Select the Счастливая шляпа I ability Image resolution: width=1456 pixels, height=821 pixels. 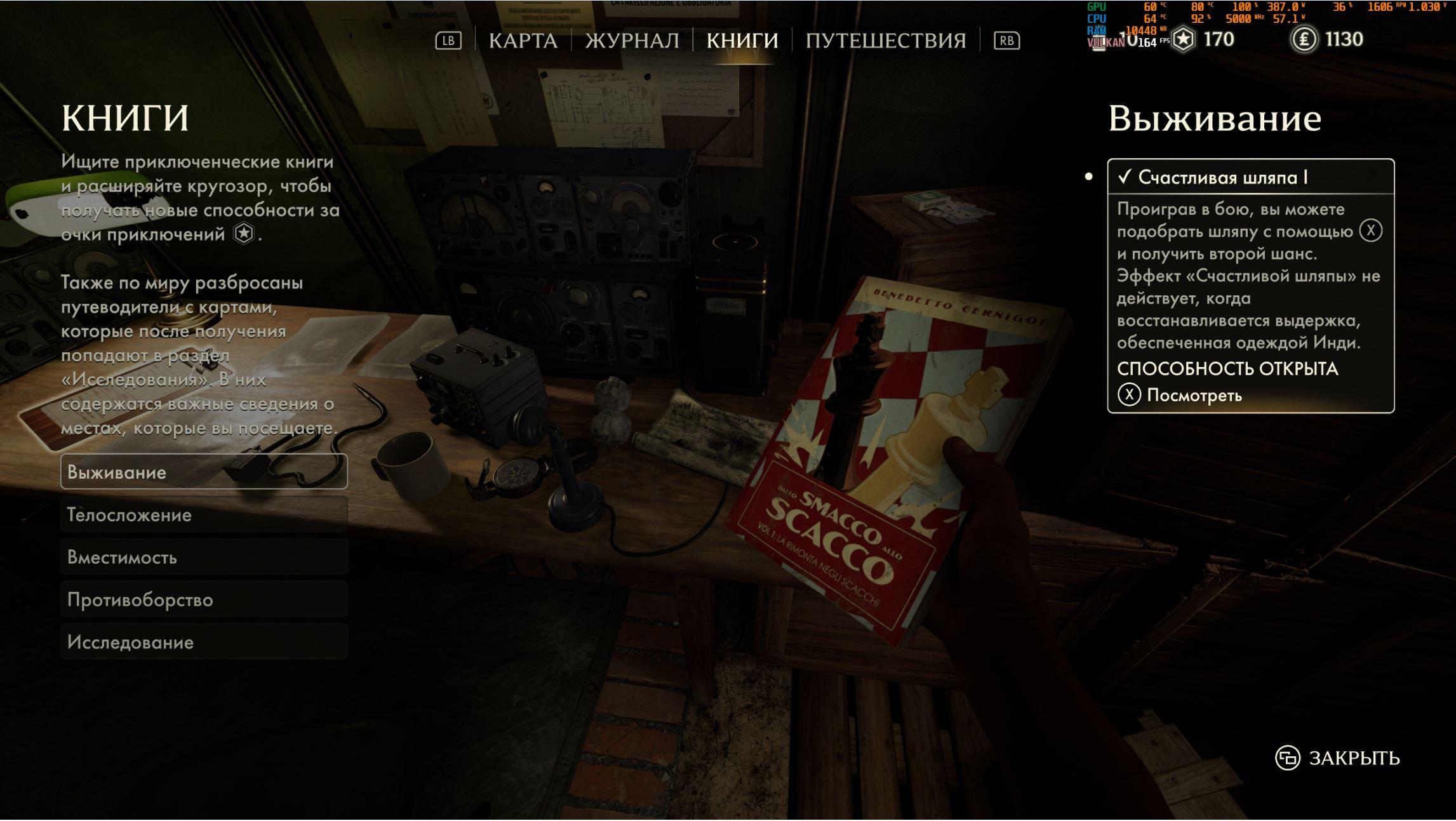click(1250, 177)
